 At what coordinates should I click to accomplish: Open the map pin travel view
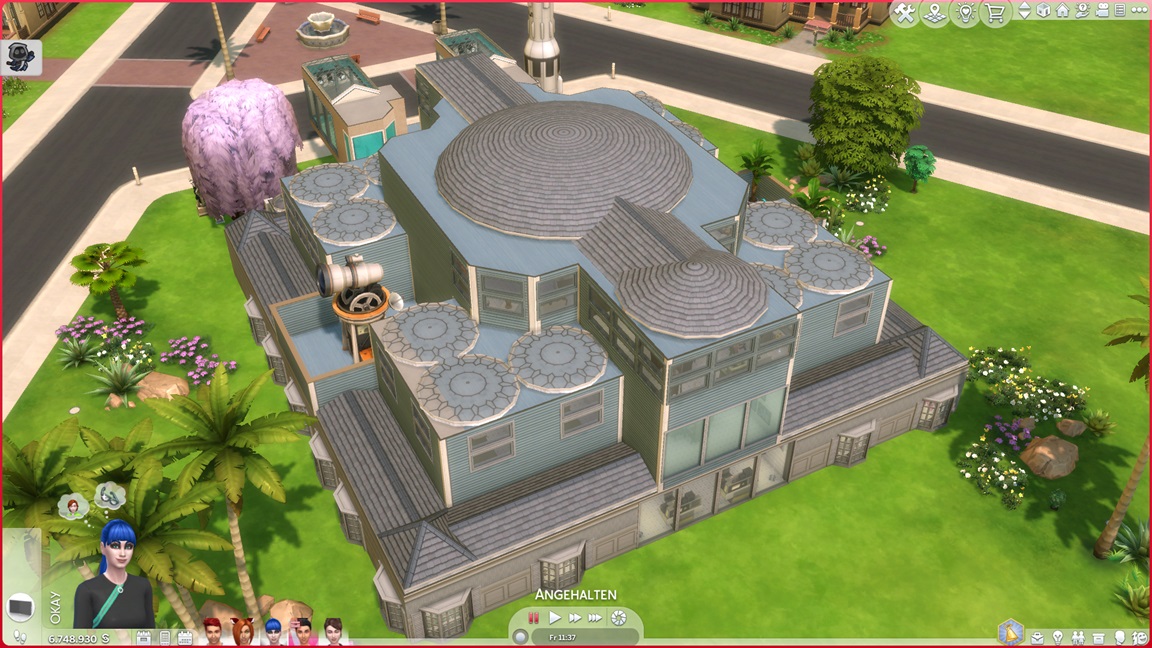pos(935,13)
